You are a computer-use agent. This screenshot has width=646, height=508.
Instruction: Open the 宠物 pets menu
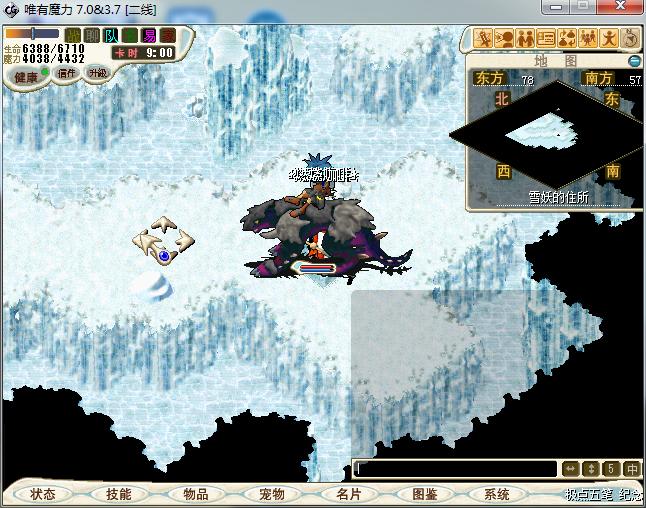pyautogui.click(x=271, y=494)
